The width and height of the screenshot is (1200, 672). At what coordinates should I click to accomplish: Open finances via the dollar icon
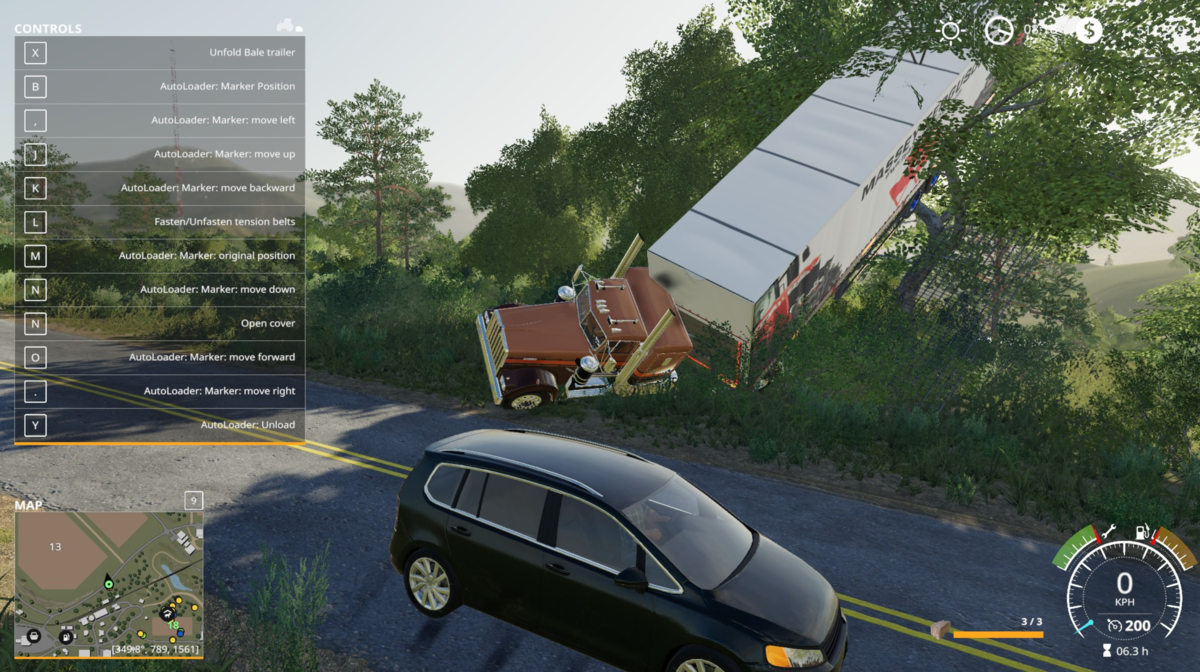click(x=1089, y=30)
